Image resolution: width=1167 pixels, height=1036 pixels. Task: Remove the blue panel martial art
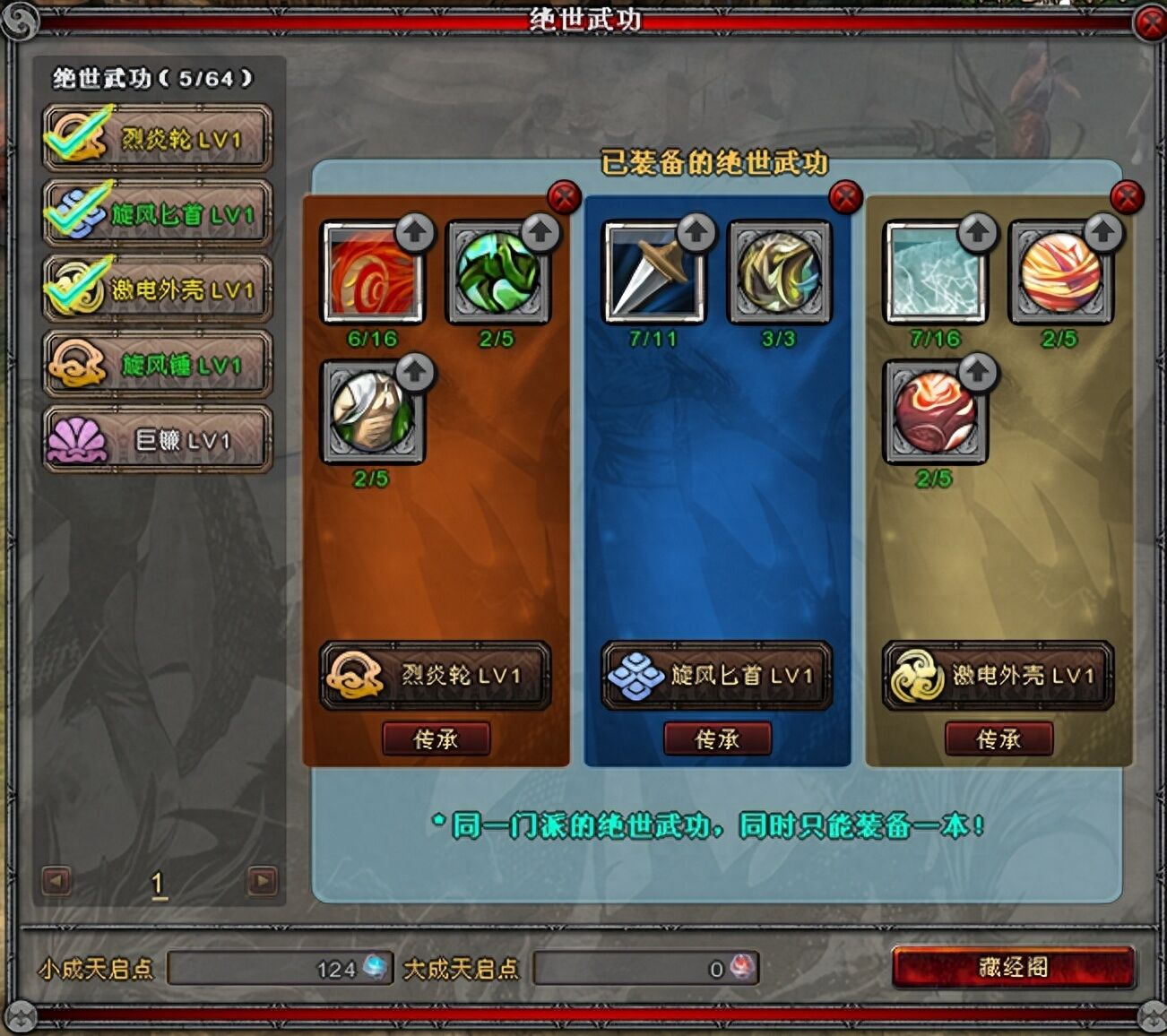point(845,196)
